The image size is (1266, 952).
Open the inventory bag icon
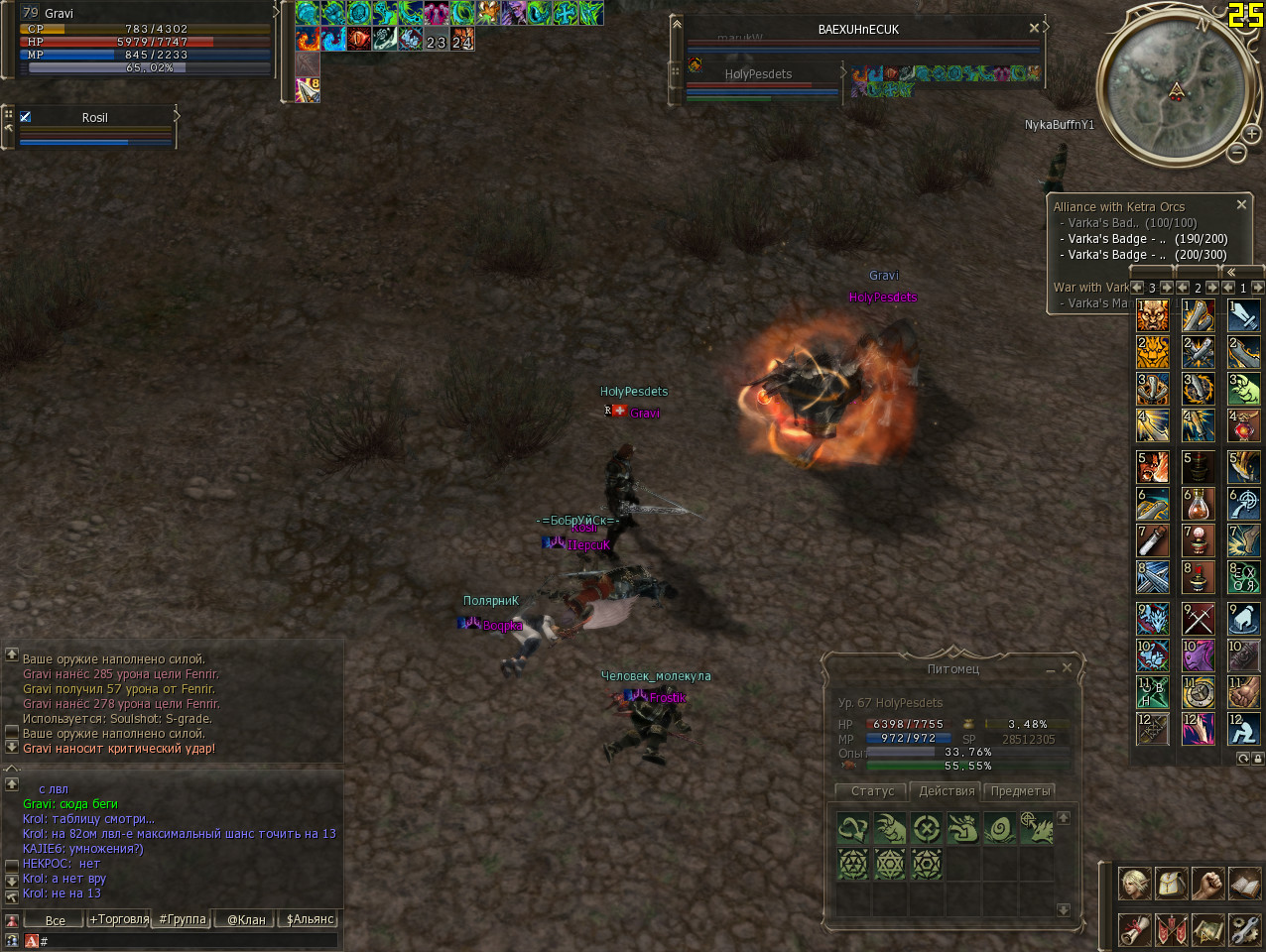[1172, 883]
